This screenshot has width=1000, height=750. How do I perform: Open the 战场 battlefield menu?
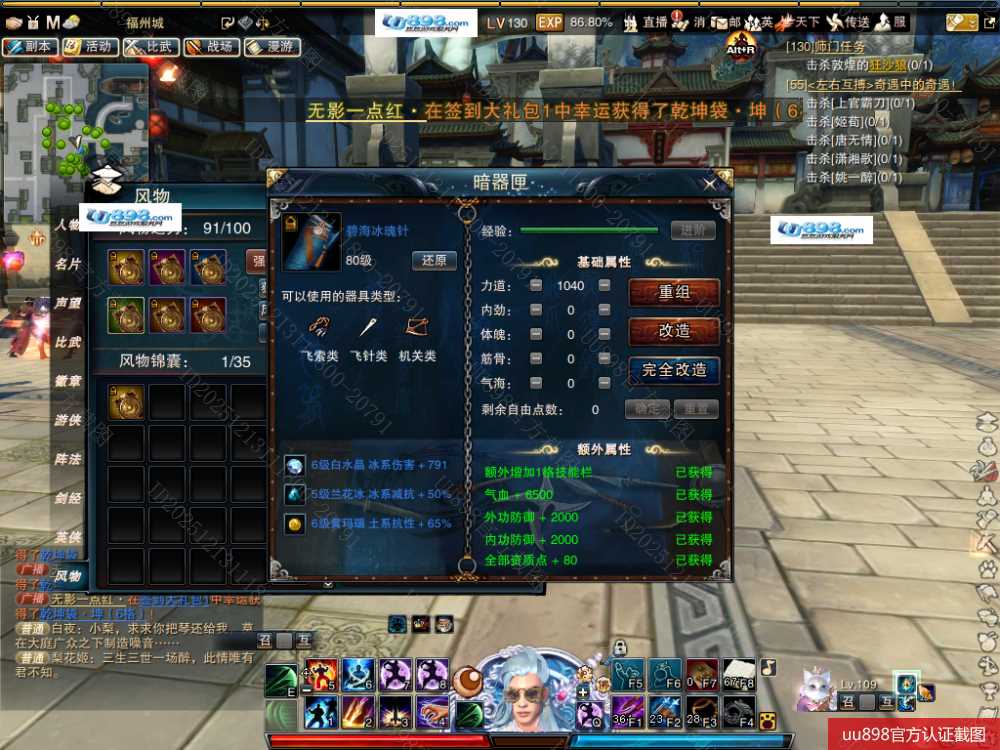point(209,46)
